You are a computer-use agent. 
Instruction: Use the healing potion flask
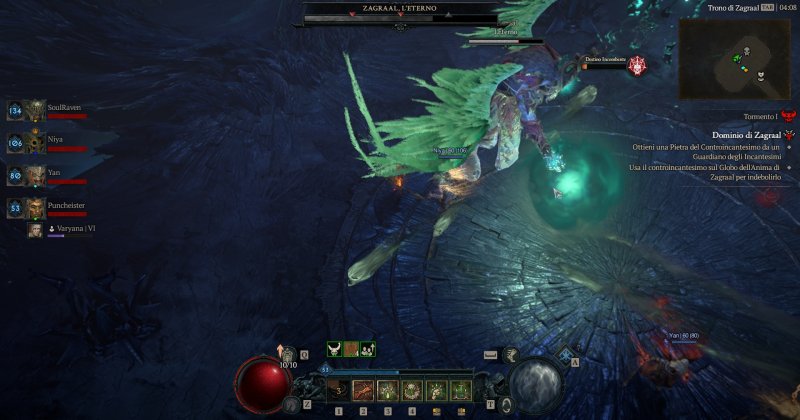(289, 353)
